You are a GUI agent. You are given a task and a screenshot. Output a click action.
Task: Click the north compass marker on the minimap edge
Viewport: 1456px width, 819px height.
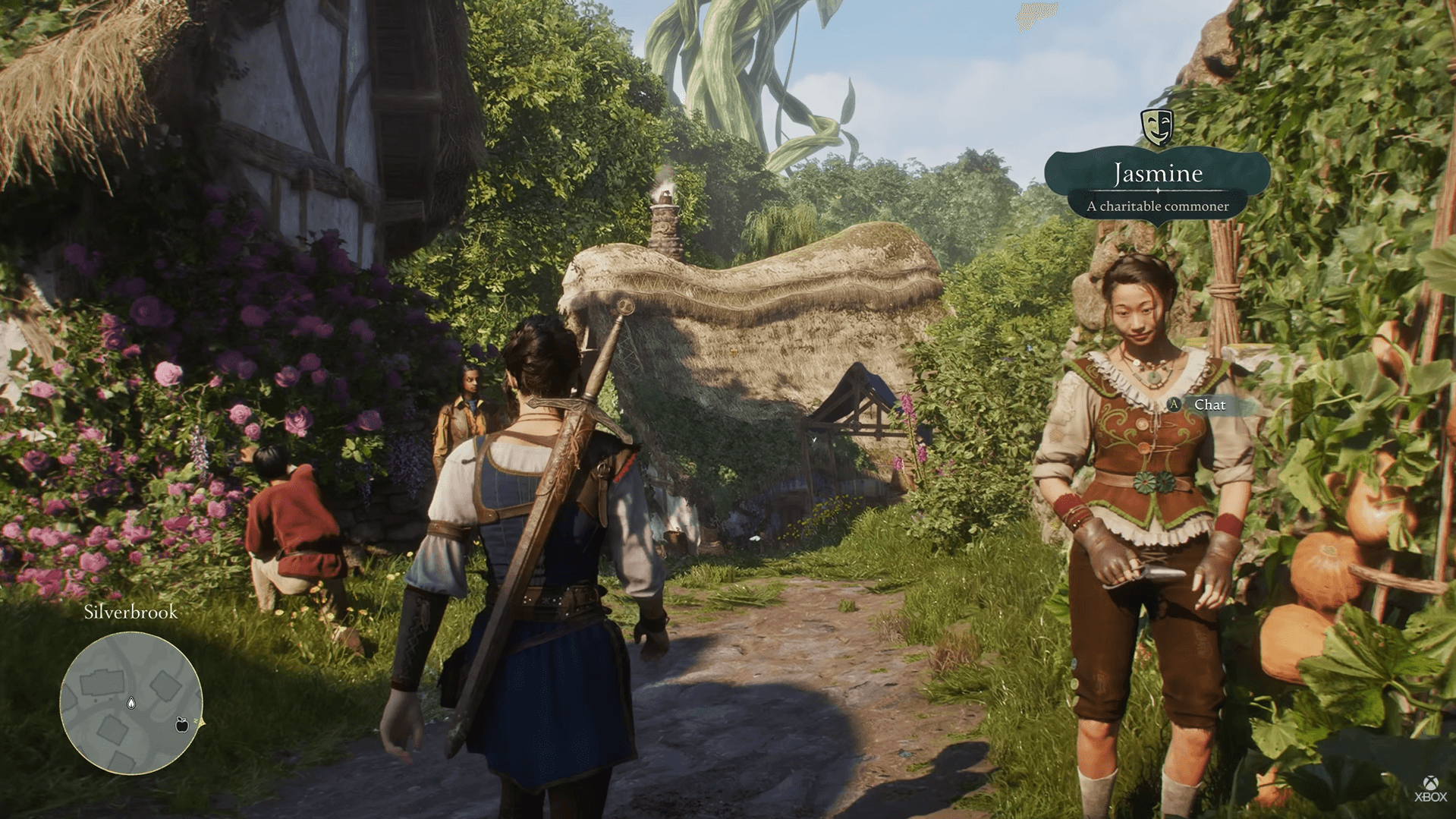(200, 722)
